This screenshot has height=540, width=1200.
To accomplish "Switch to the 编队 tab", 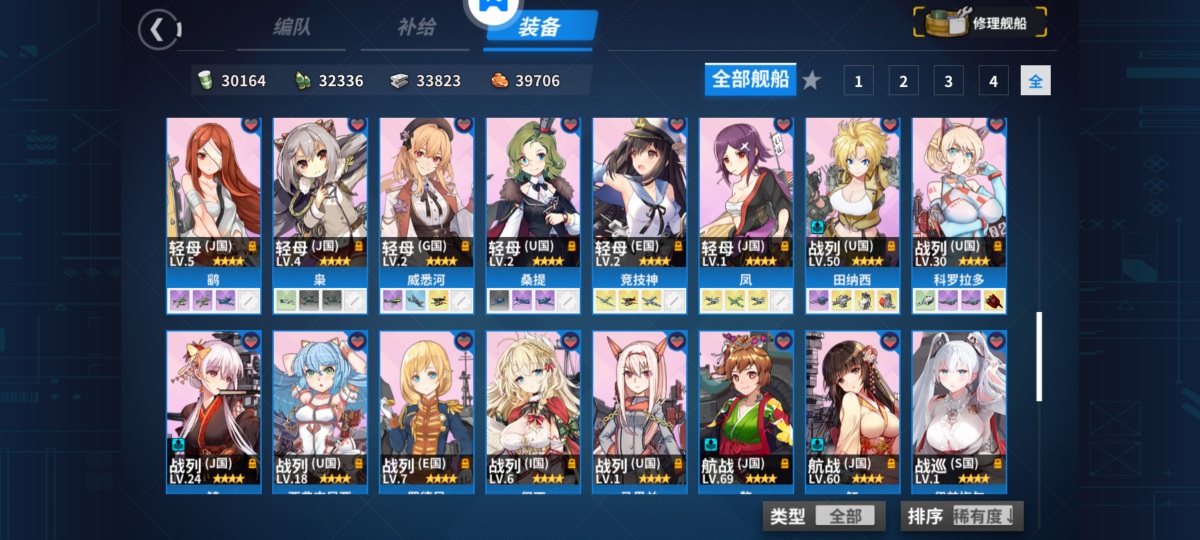I will coord(292,27).
